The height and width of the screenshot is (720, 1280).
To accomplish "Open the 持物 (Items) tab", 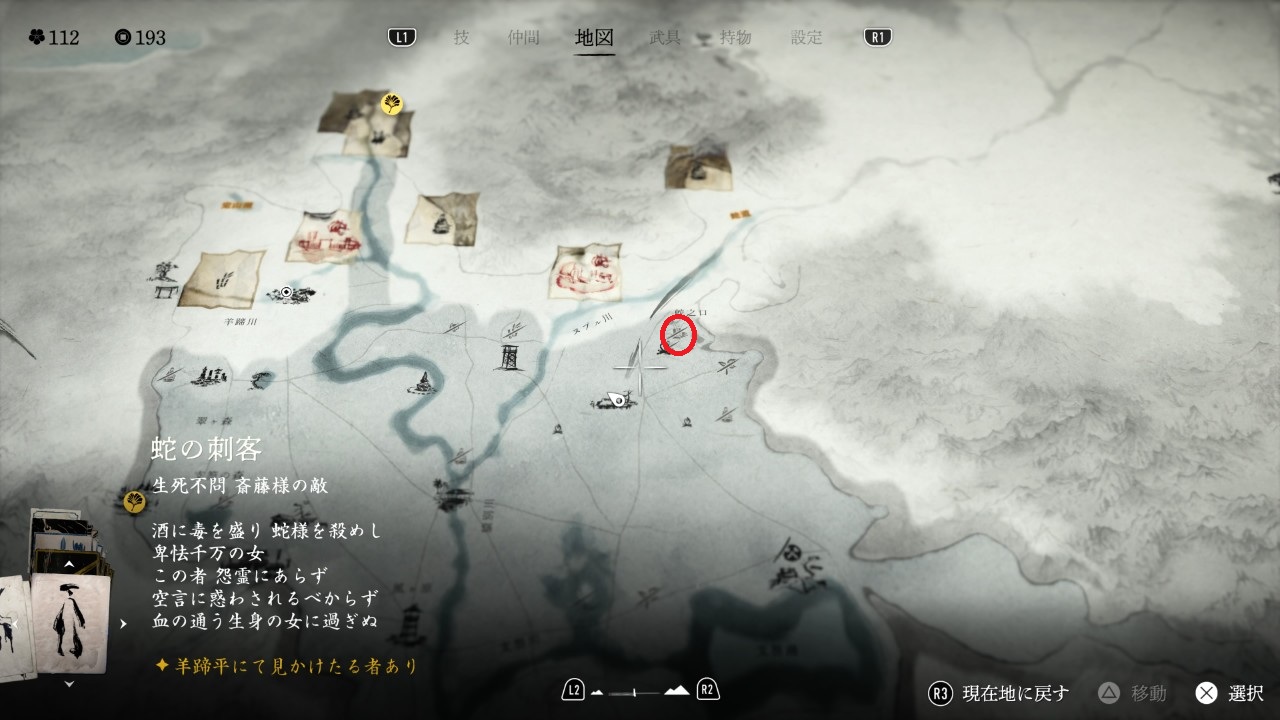I will point(735,38).
